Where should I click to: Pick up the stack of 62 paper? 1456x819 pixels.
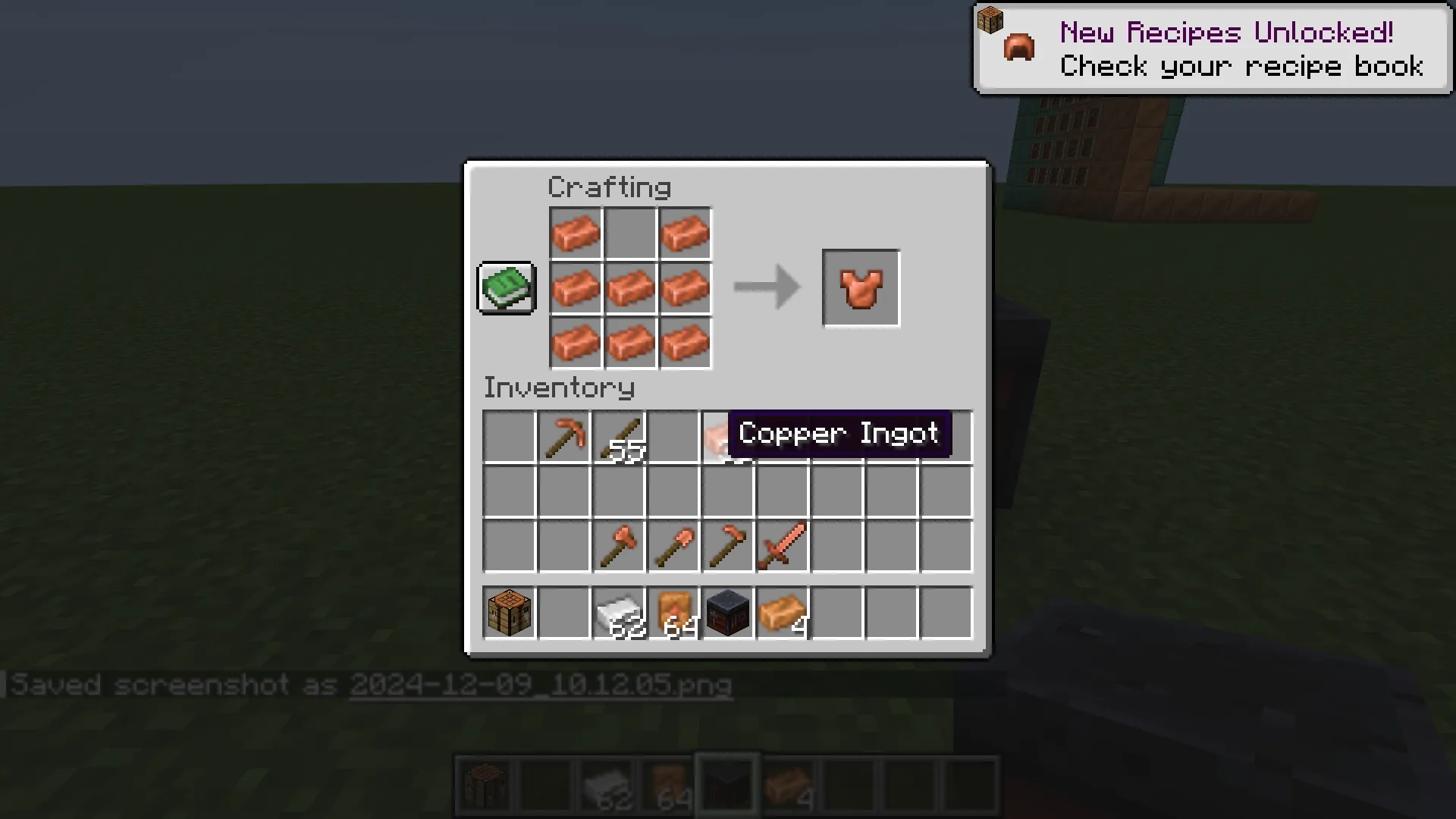click(618, 614)
